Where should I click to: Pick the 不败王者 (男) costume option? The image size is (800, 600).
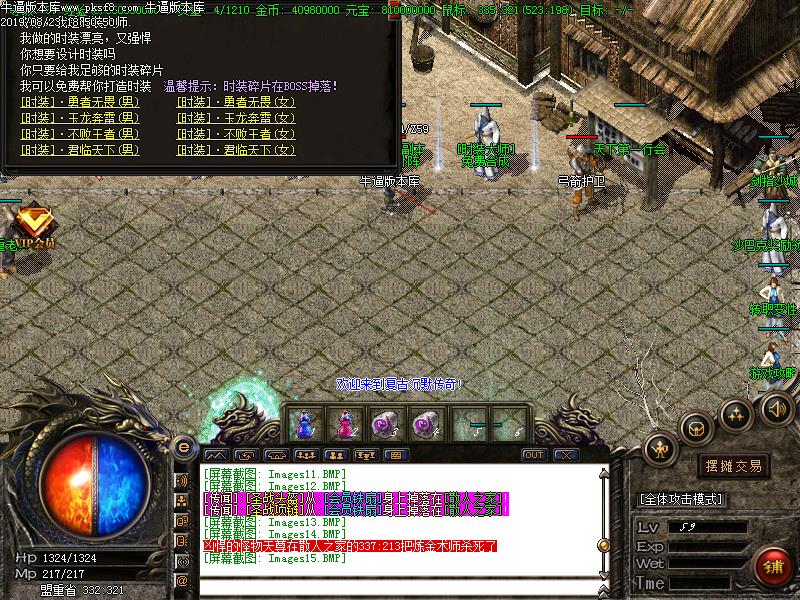[x=80, y=134]
